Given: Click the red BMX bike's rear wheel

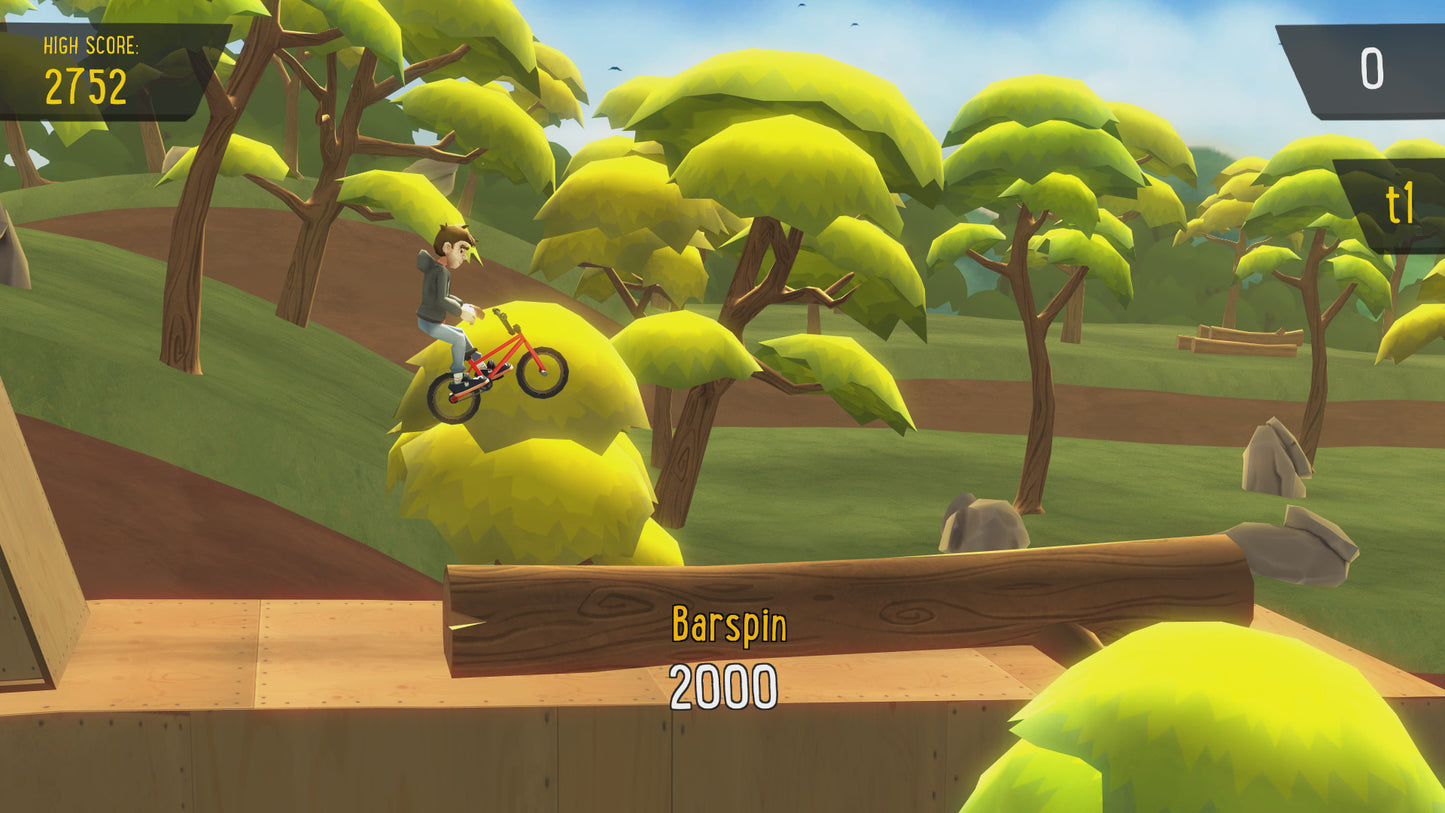Looking at the screenshot, I should point(452,394).
